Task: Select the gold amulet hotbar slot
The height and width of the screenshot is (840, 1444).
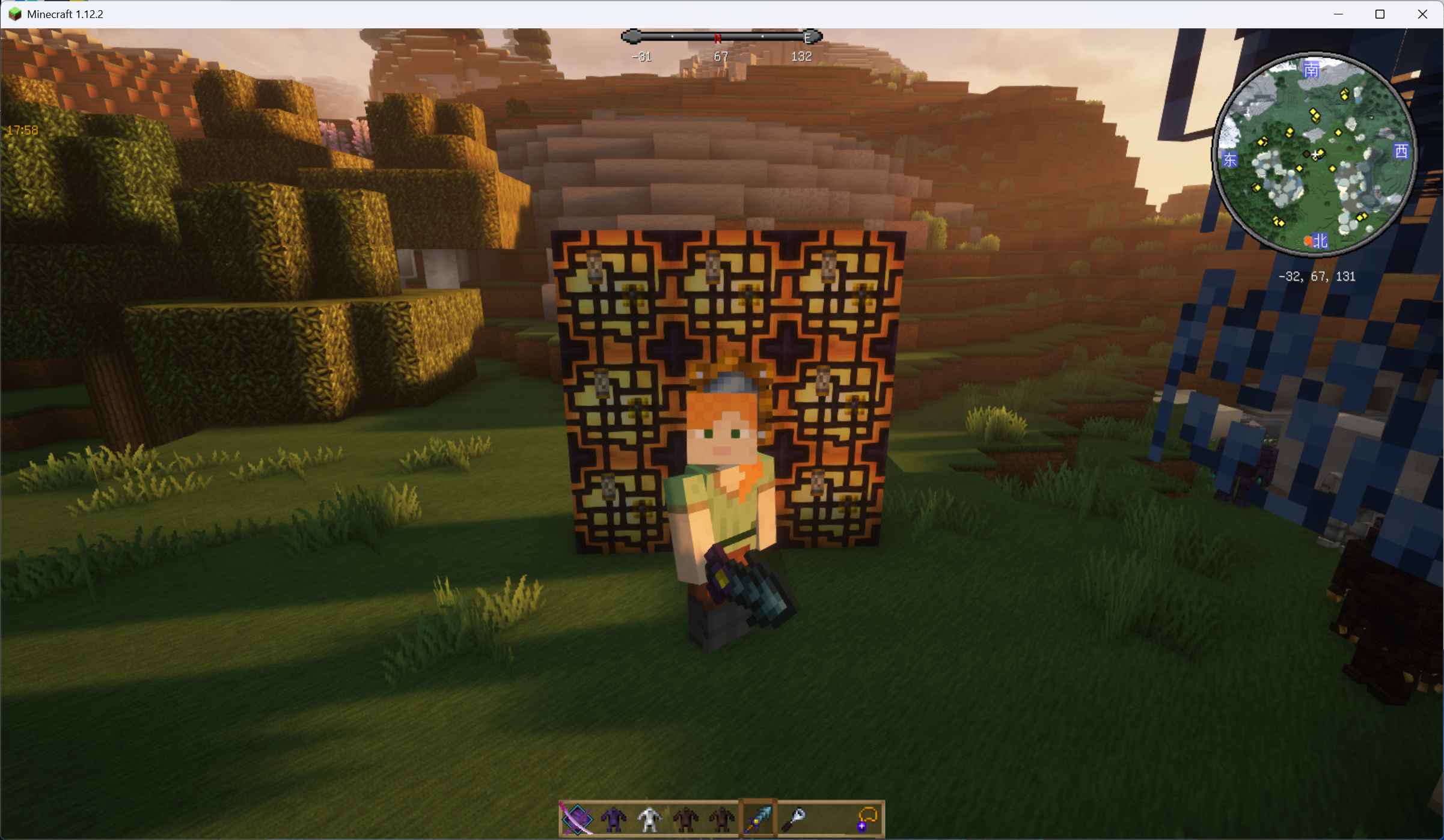Action: point(866,818)
